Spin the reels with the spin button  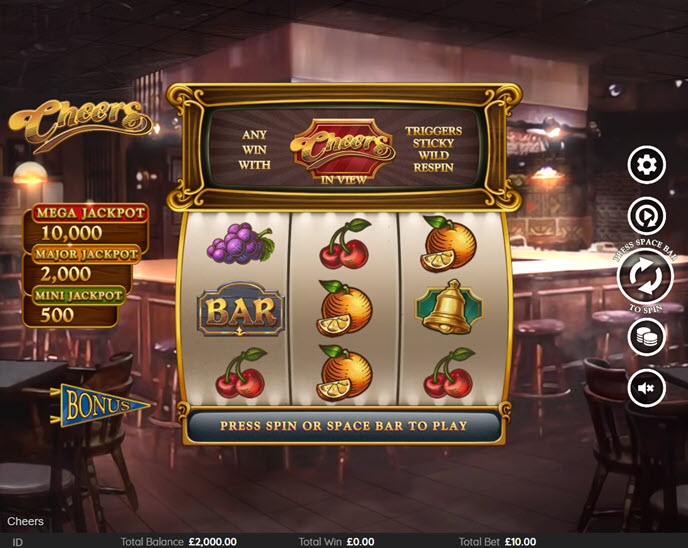pos(645,278)
